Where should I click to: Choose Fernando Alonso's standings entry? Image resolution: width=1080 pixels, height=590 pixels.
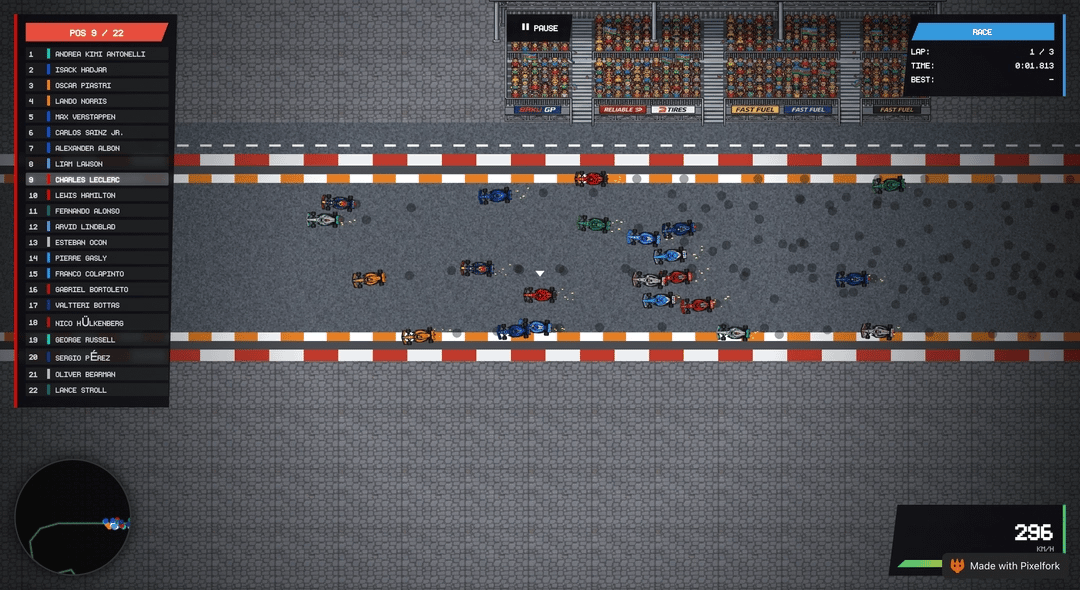tap(98, 211)
